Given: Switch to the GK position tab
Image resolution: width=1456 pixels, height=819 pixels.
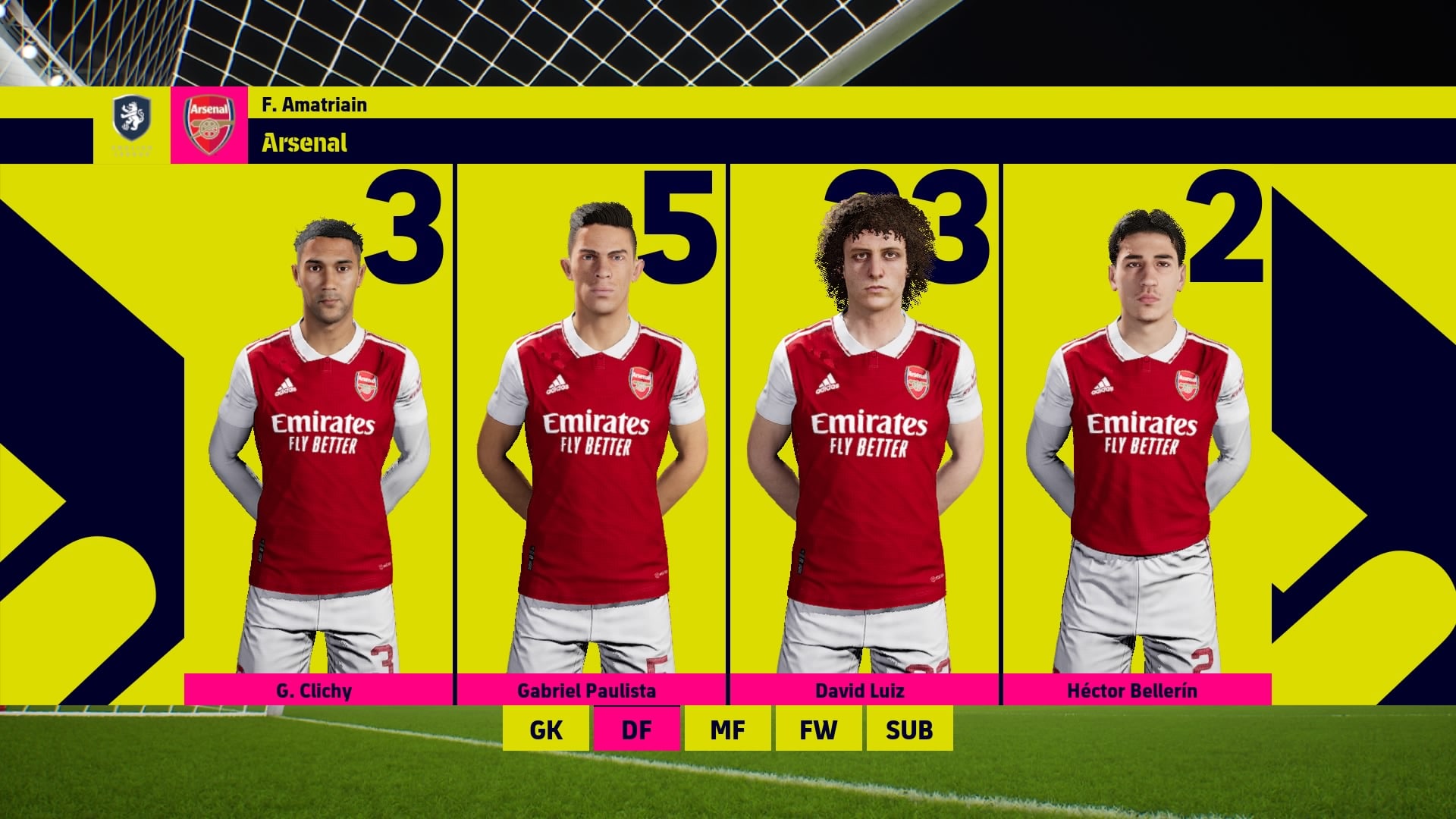Looking at the screenshot, I should (x=547, y=730).
